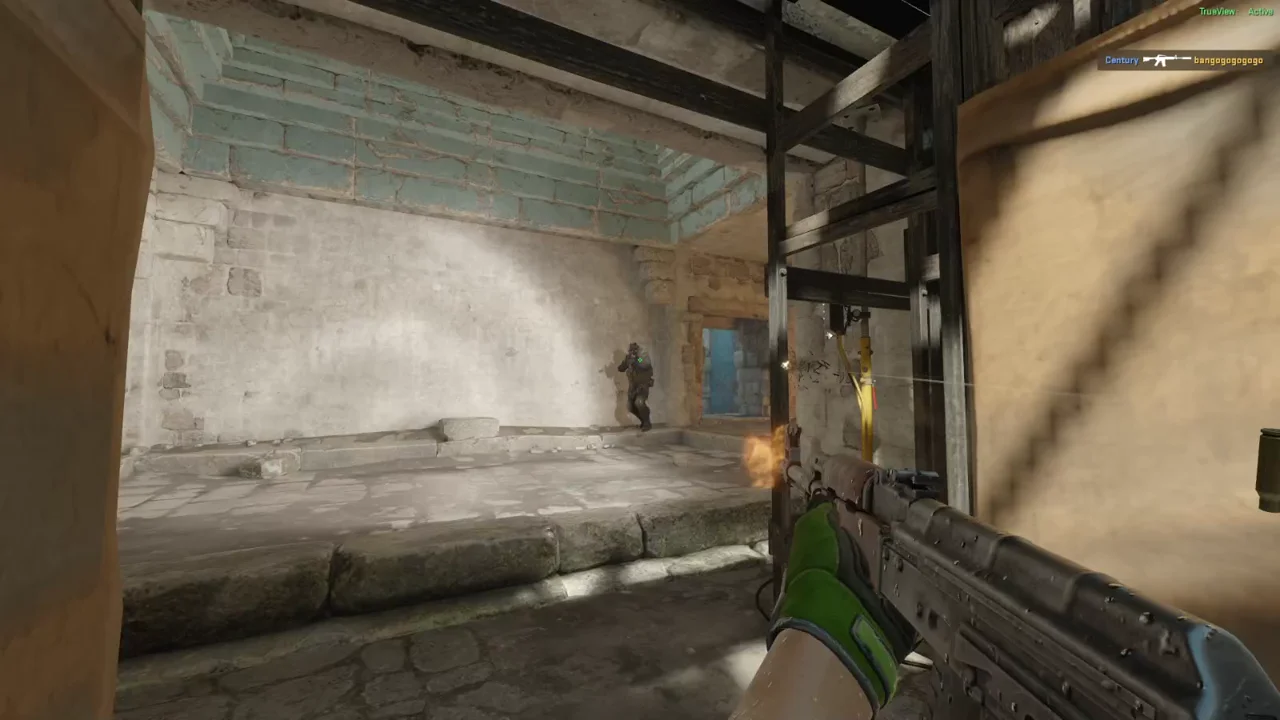Select the killer name Century in the feed
1280x720 pixels.
[x=1121, y=60]
